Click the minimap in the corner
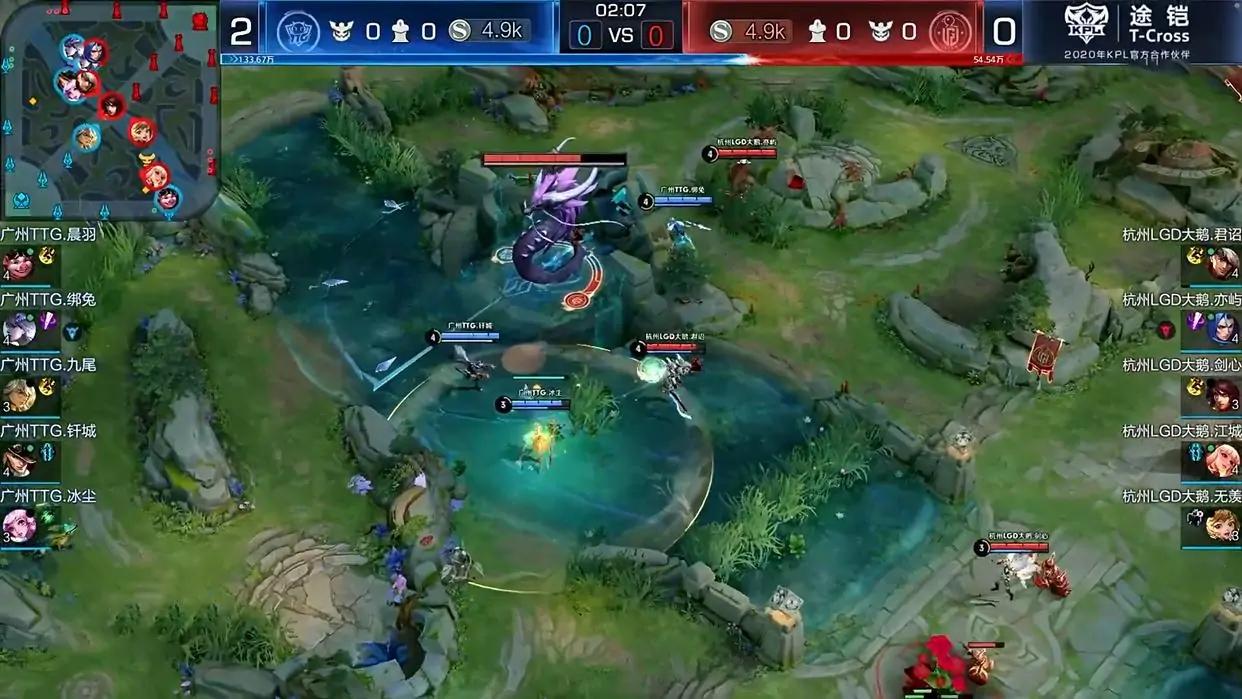This screenshot has height=699, width=1242. tap(108, 108)
